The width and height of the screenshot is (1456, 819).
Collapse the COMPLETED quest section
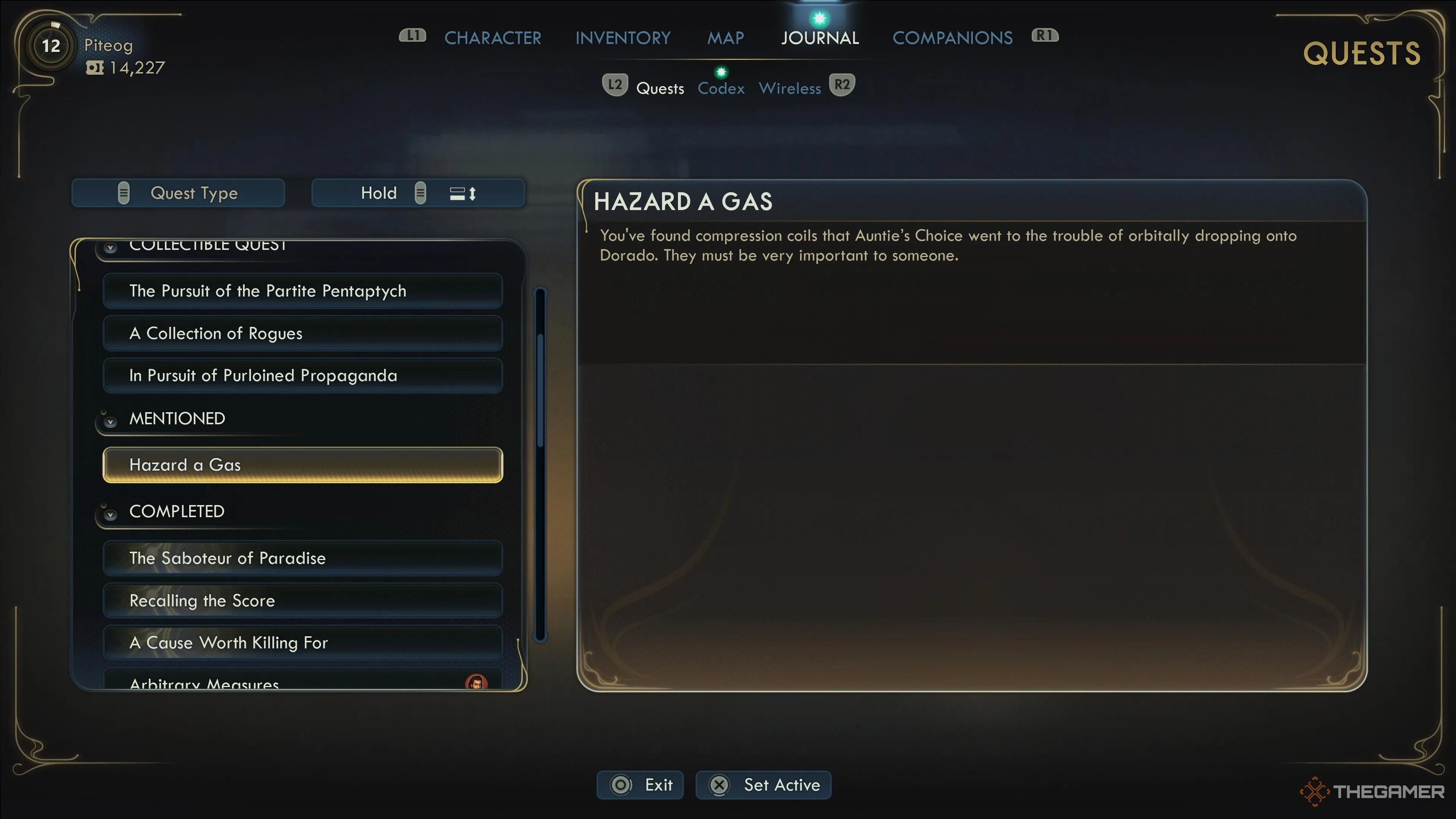(111, 515)
